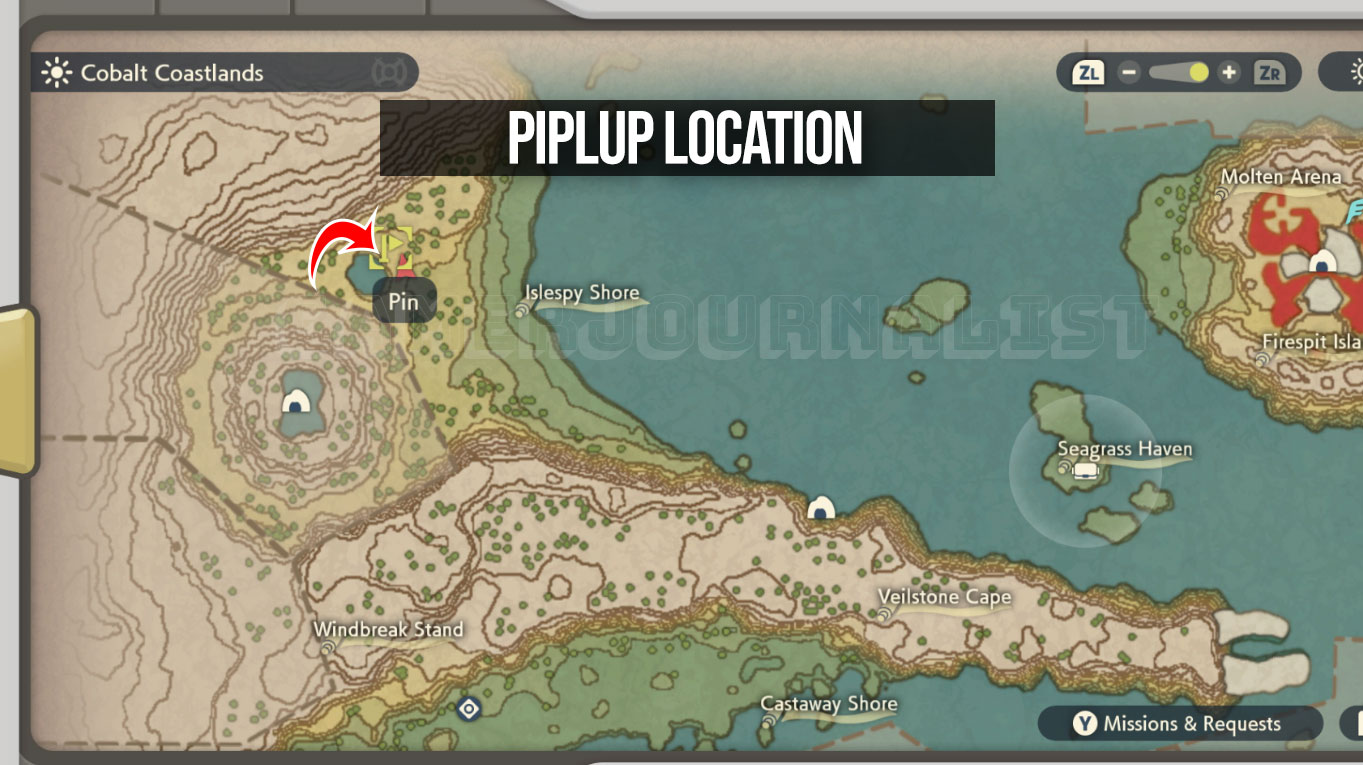The image size is (1363, 765).
Task: Select the Veilstone Cape label
Action: [x=944, y=597]
